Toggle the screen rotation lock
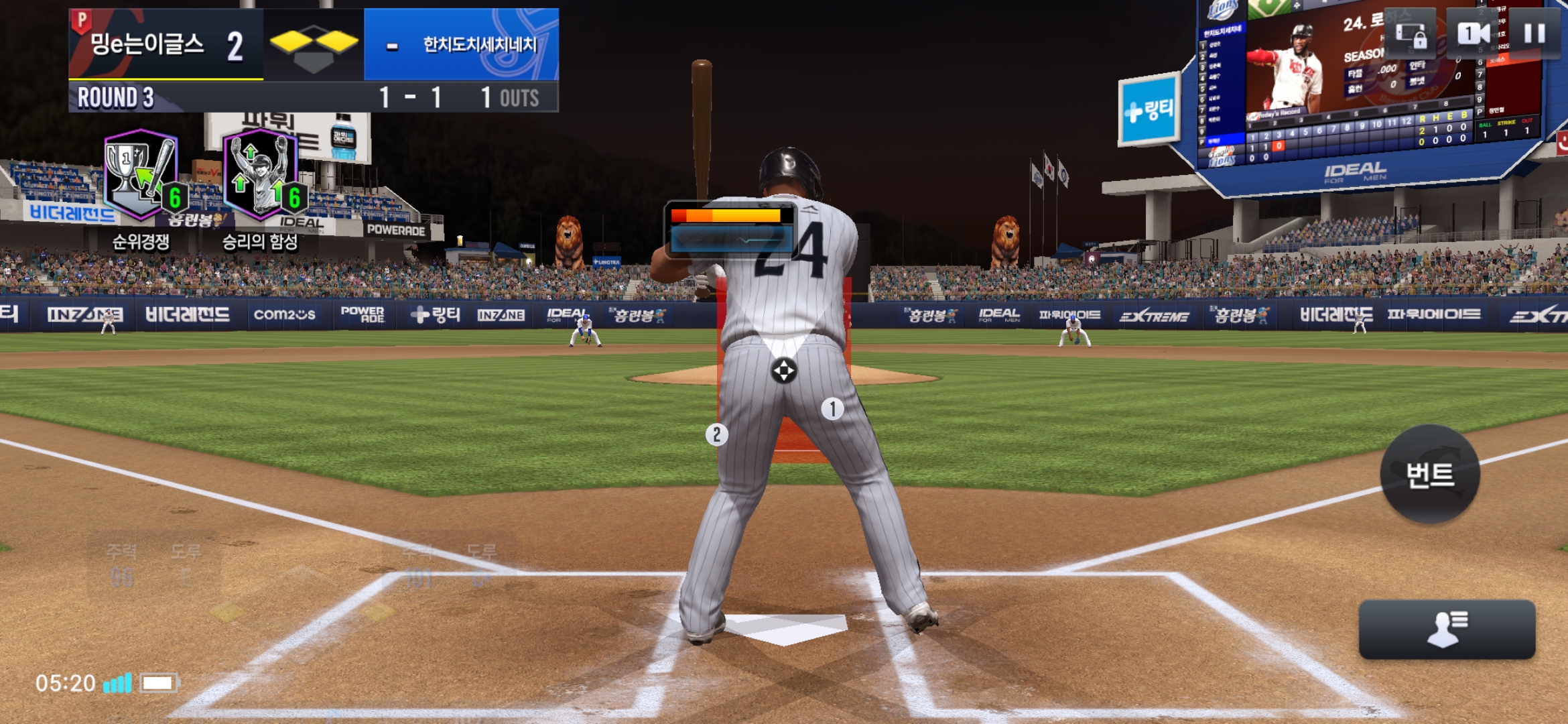 (1411, 35)
